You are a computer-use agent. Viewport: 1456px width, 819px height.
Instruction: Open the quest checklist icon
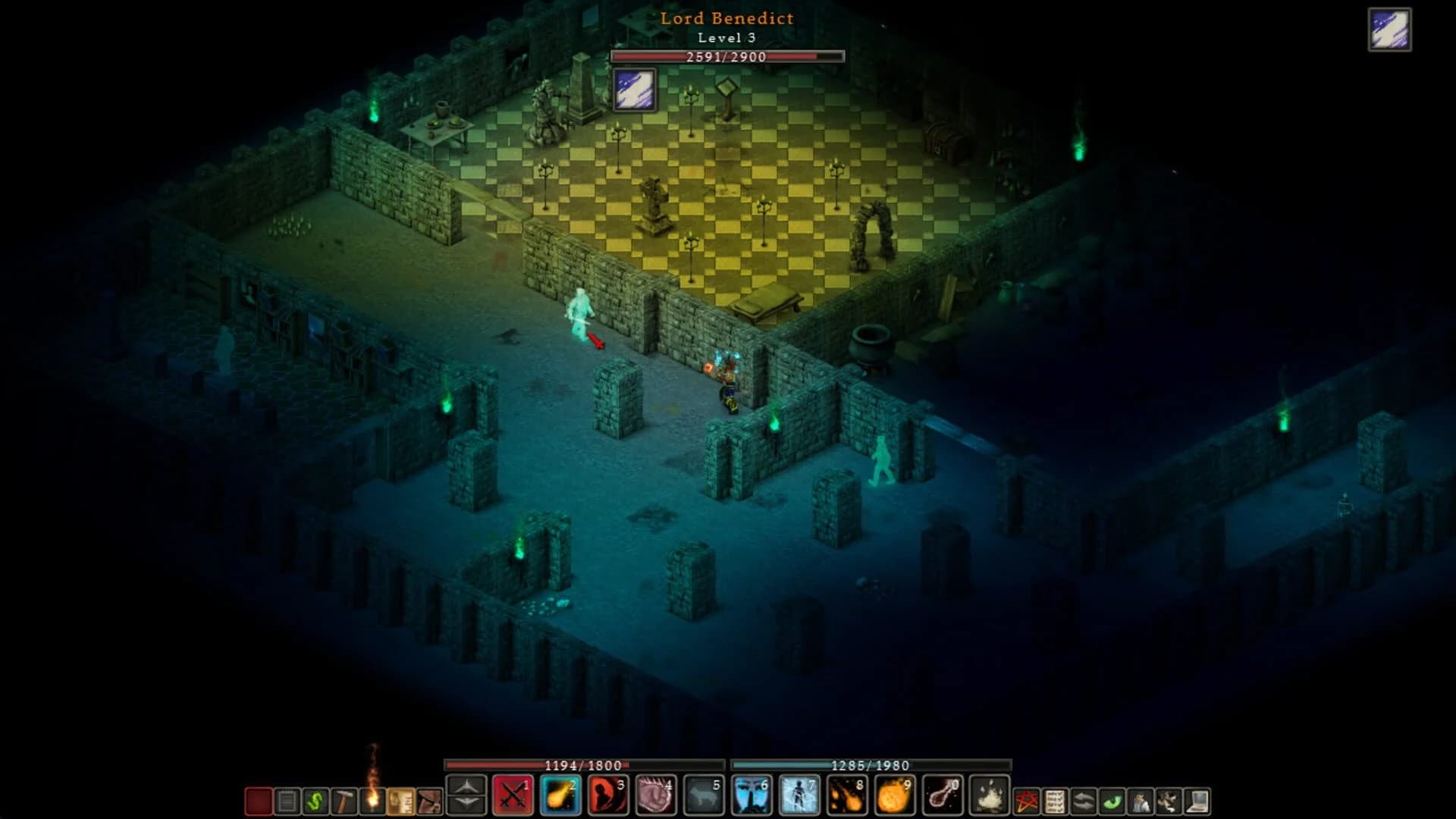point(1056,802)
